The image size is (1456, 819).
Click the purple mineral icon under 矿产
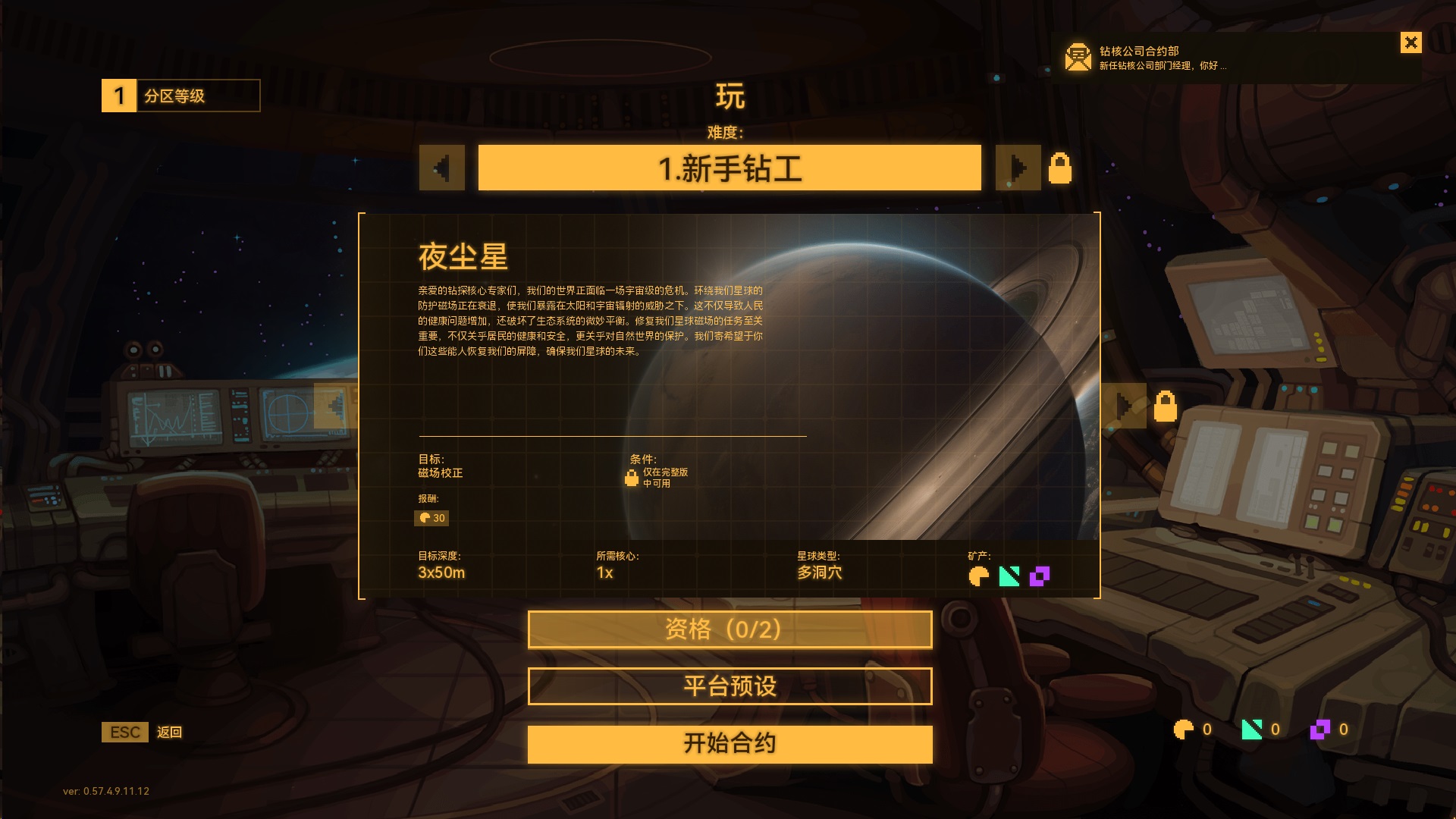coord(1039,576)
